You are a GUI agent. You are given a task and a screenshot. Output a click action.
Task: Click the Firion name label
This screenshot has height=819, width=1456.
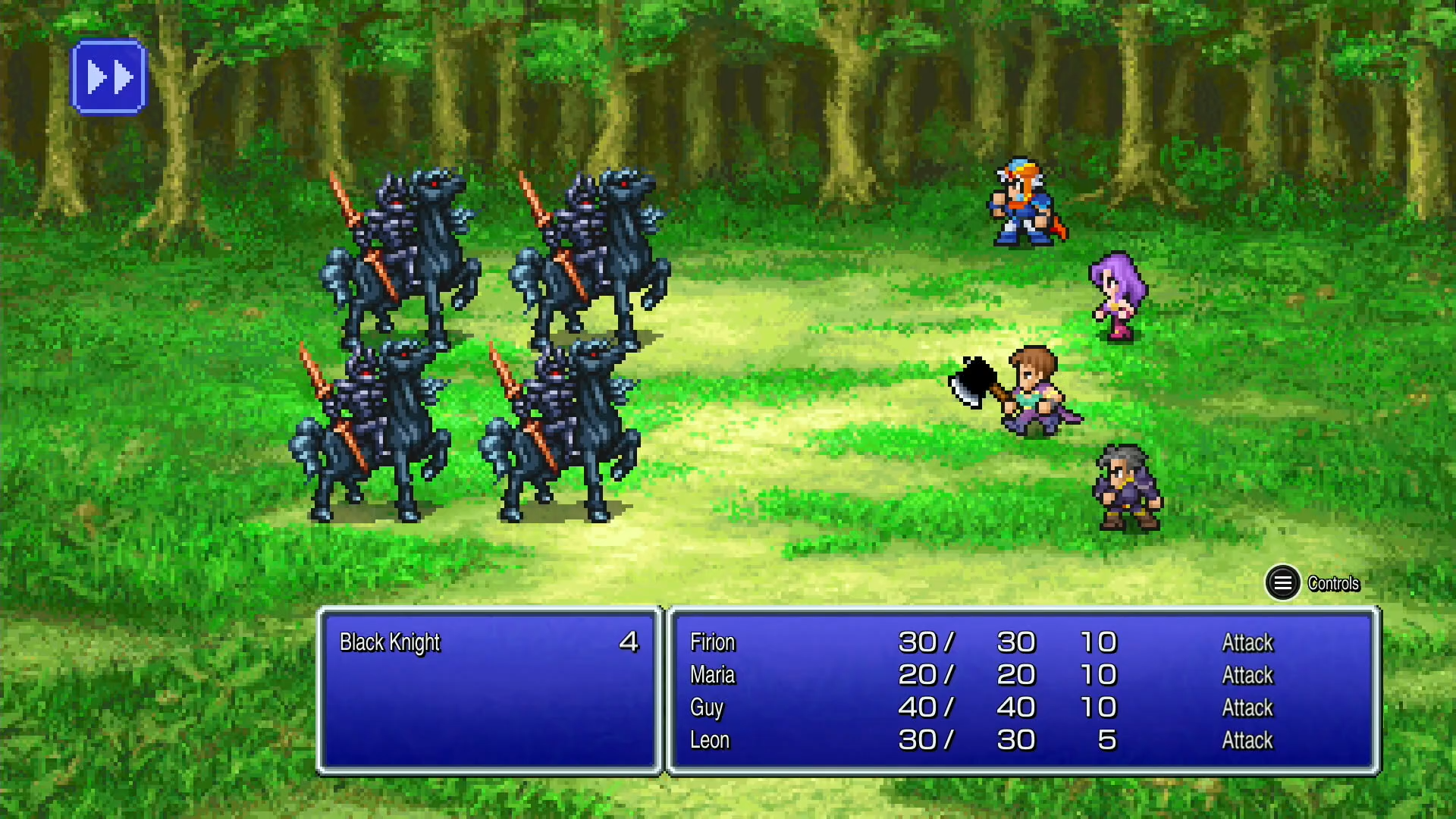(x=711, y=642)
